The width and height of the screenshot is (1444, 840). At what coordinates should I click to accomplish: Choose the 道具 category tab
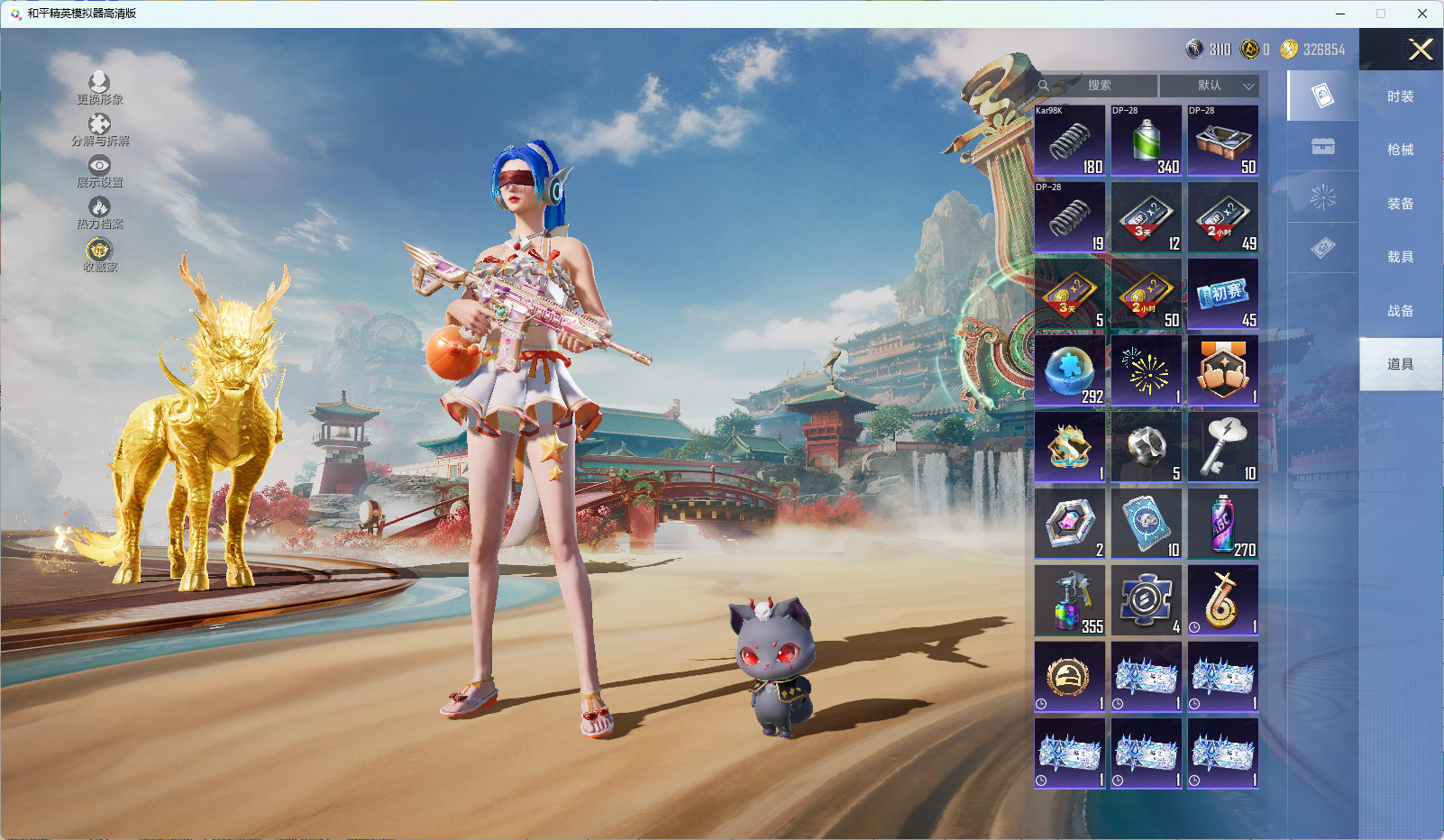[1400, 364]
